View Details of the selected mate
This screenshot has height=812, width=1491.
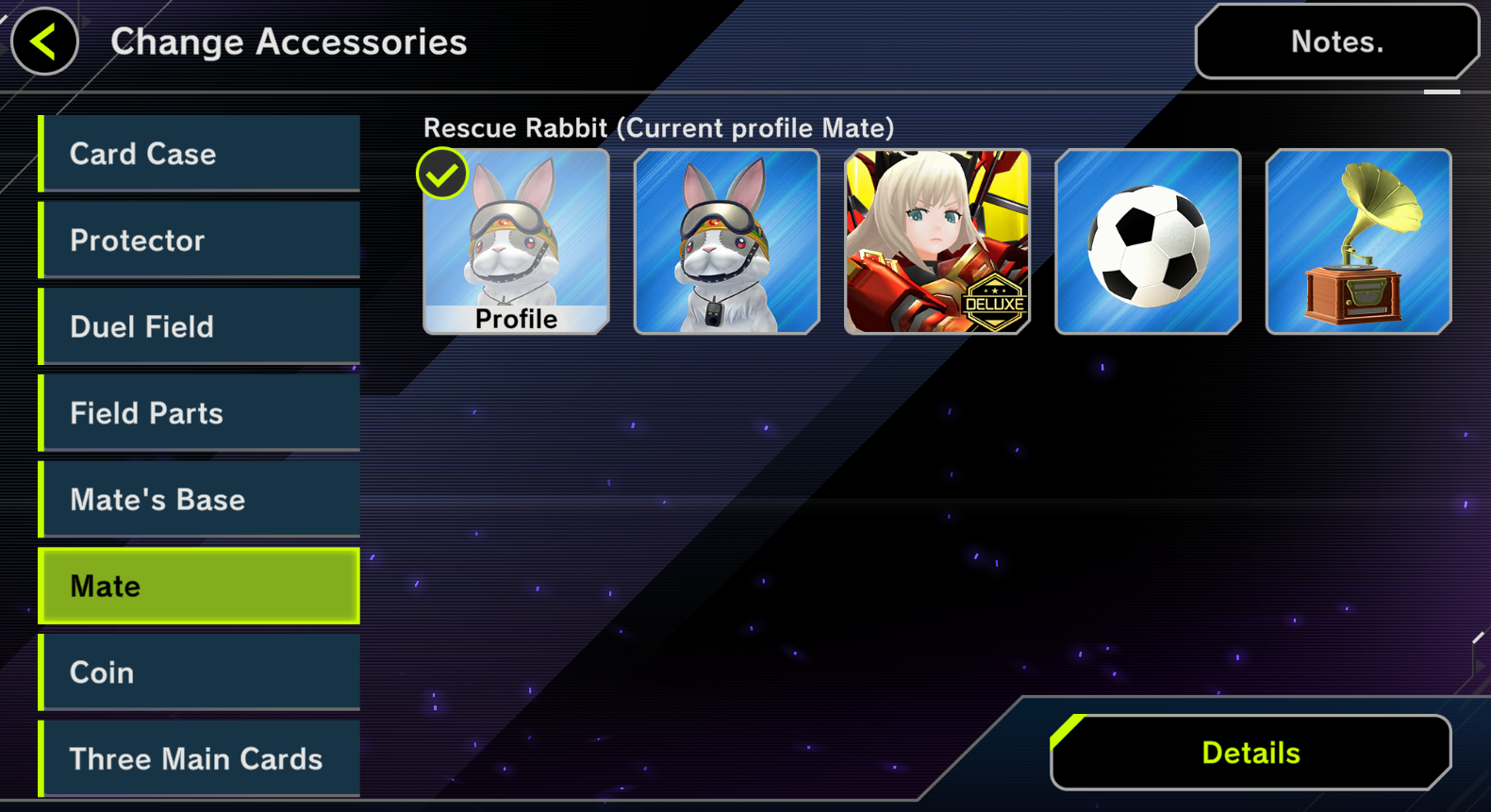1251,753
